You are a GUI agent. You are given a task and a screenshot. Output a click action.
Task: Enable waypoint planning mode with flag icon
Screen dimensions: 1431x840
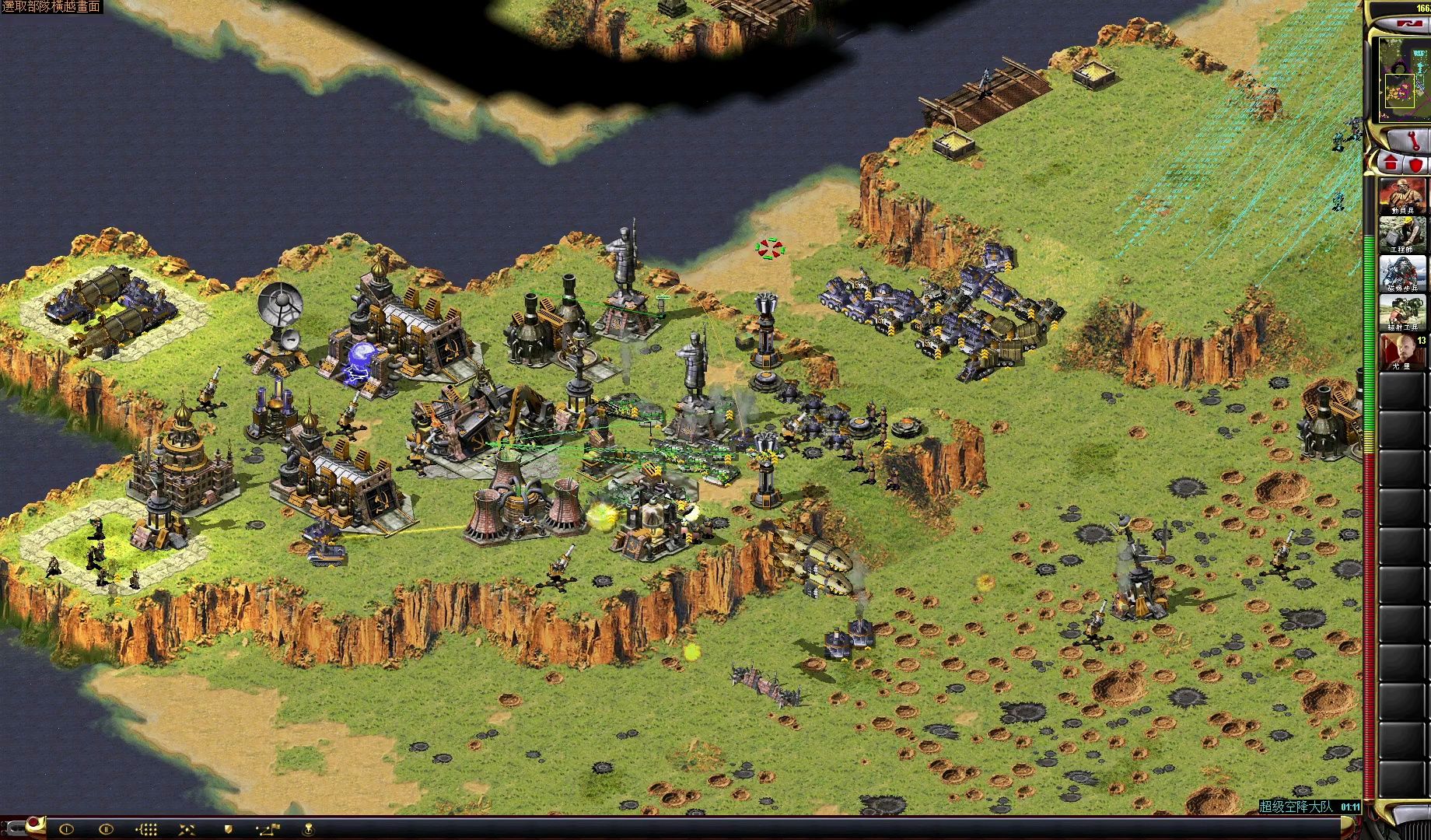click(x=269, y=829)
